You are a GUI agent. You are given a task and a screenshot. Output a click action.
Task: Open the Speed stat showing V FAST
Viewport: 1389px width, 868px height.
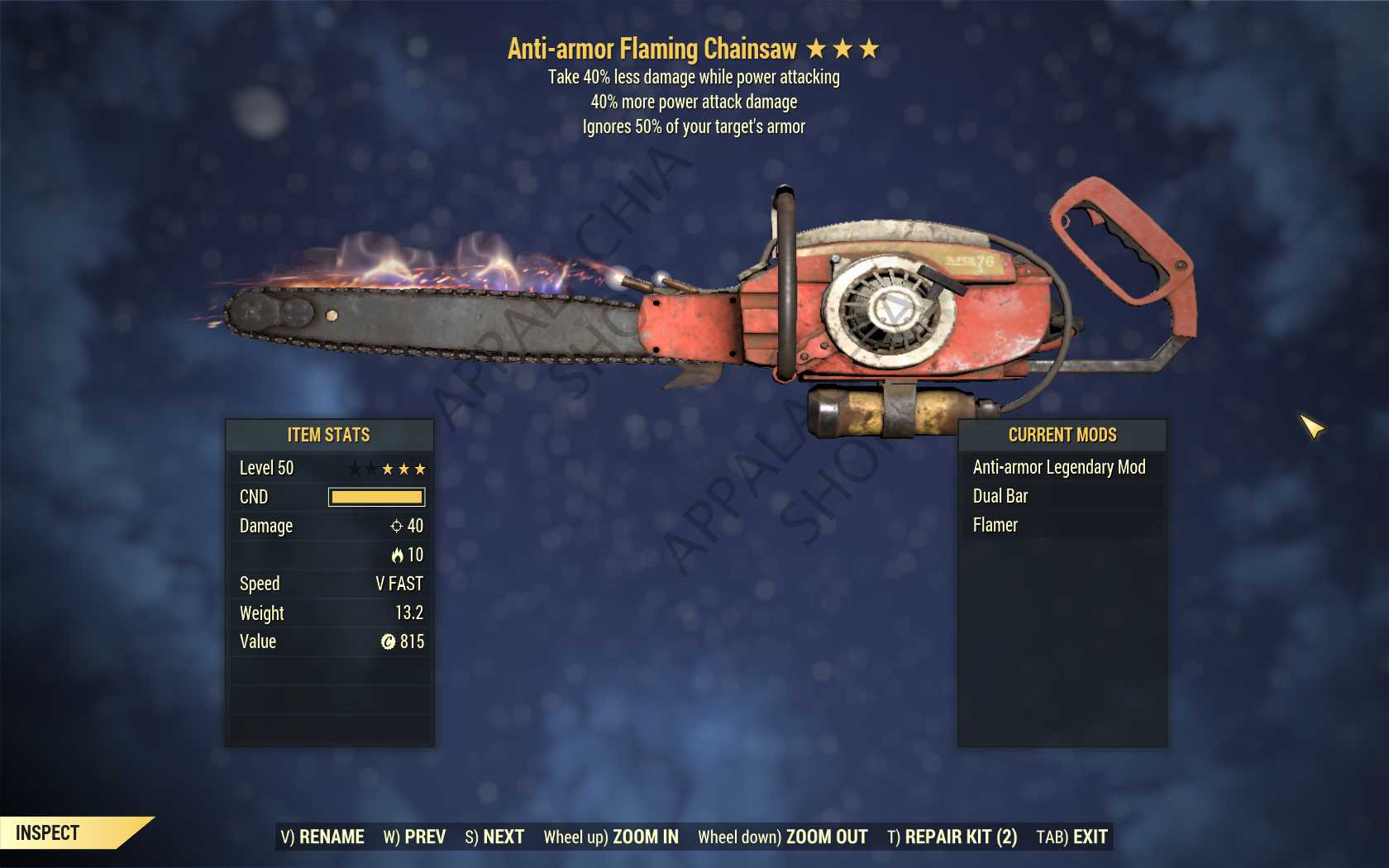329,584
